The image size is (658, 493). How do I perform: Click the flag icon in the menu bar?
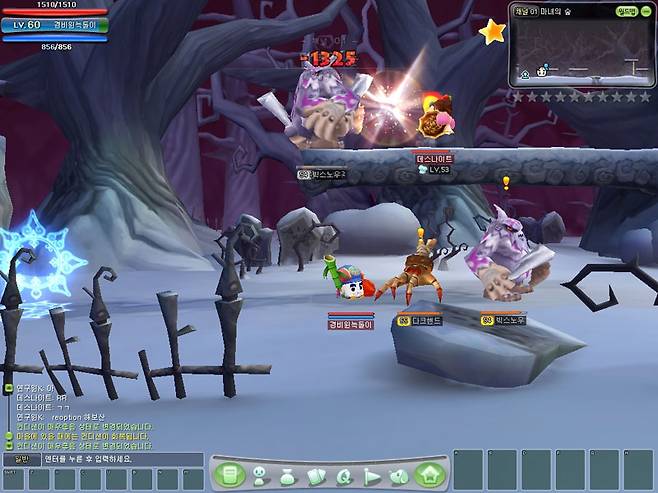[x=372, y=477]
